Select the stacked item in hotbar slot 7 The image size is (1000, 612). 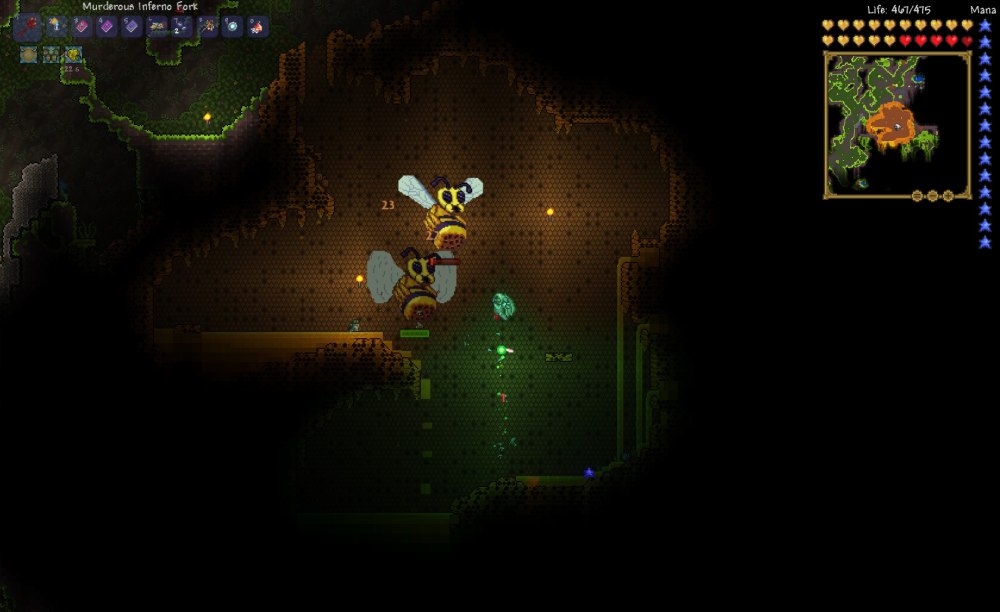pos(183,27)
